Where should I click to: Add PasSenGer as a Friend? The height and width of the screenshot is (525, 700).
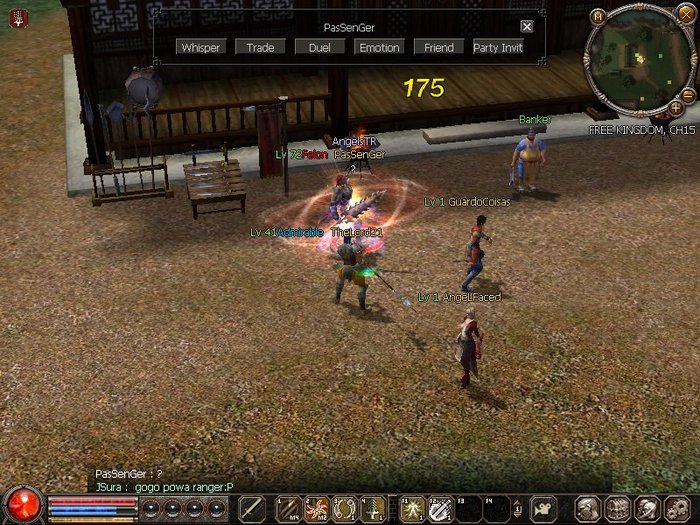coord(438,47)
